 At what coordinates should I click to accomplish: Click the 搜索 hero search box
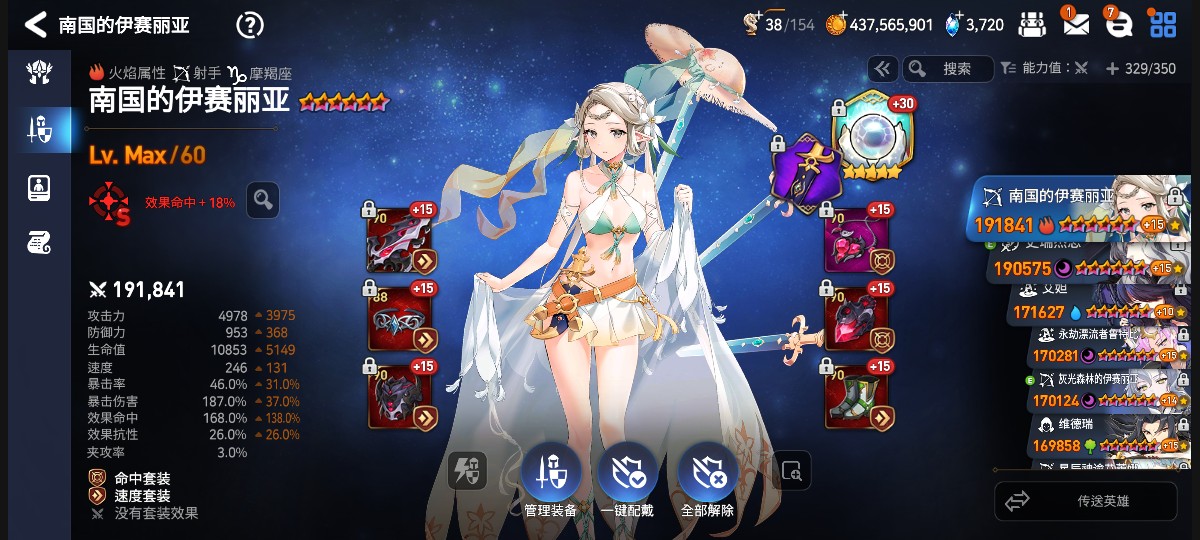950,69
